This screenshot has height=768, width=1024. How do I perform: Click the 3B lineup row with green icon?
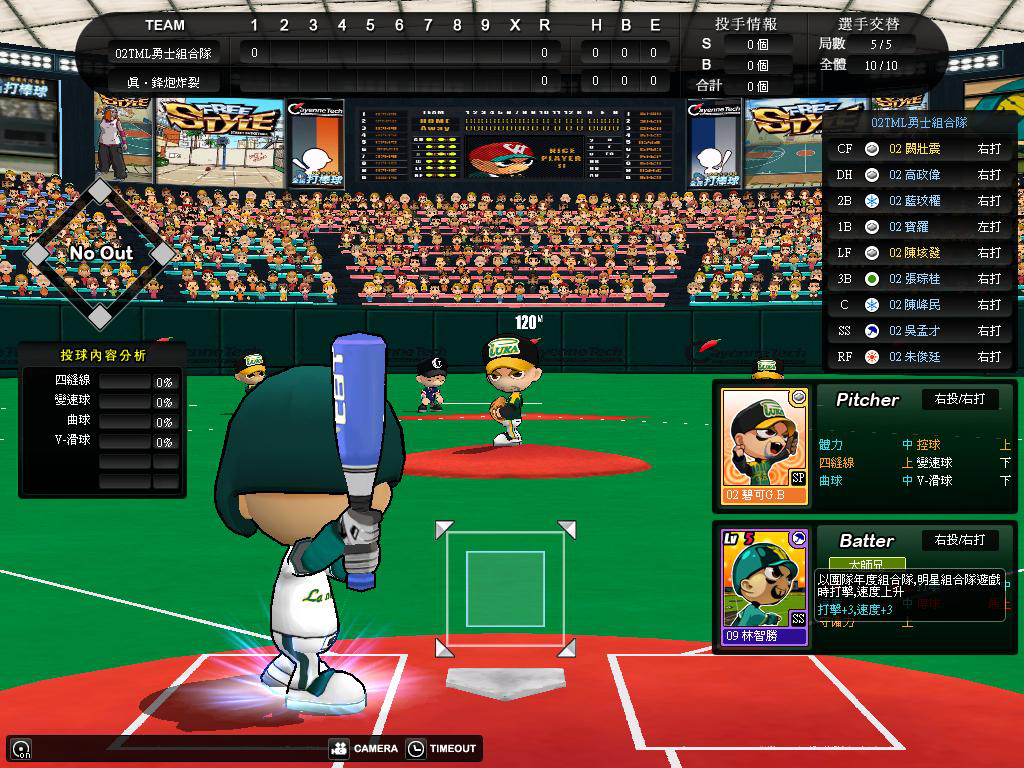[918, 279]
